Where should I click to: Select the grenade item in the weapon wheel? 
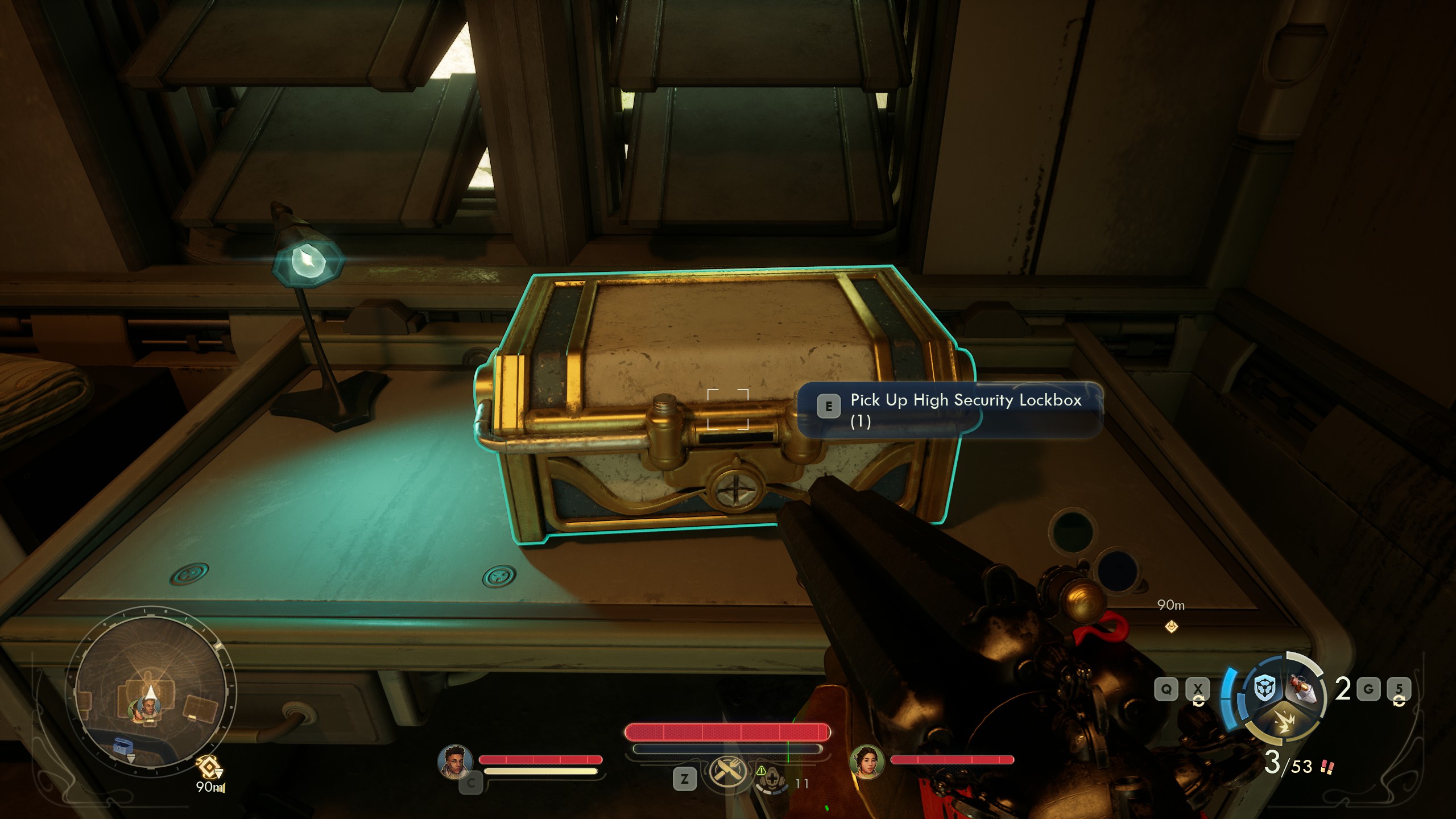click(1301, 688)
